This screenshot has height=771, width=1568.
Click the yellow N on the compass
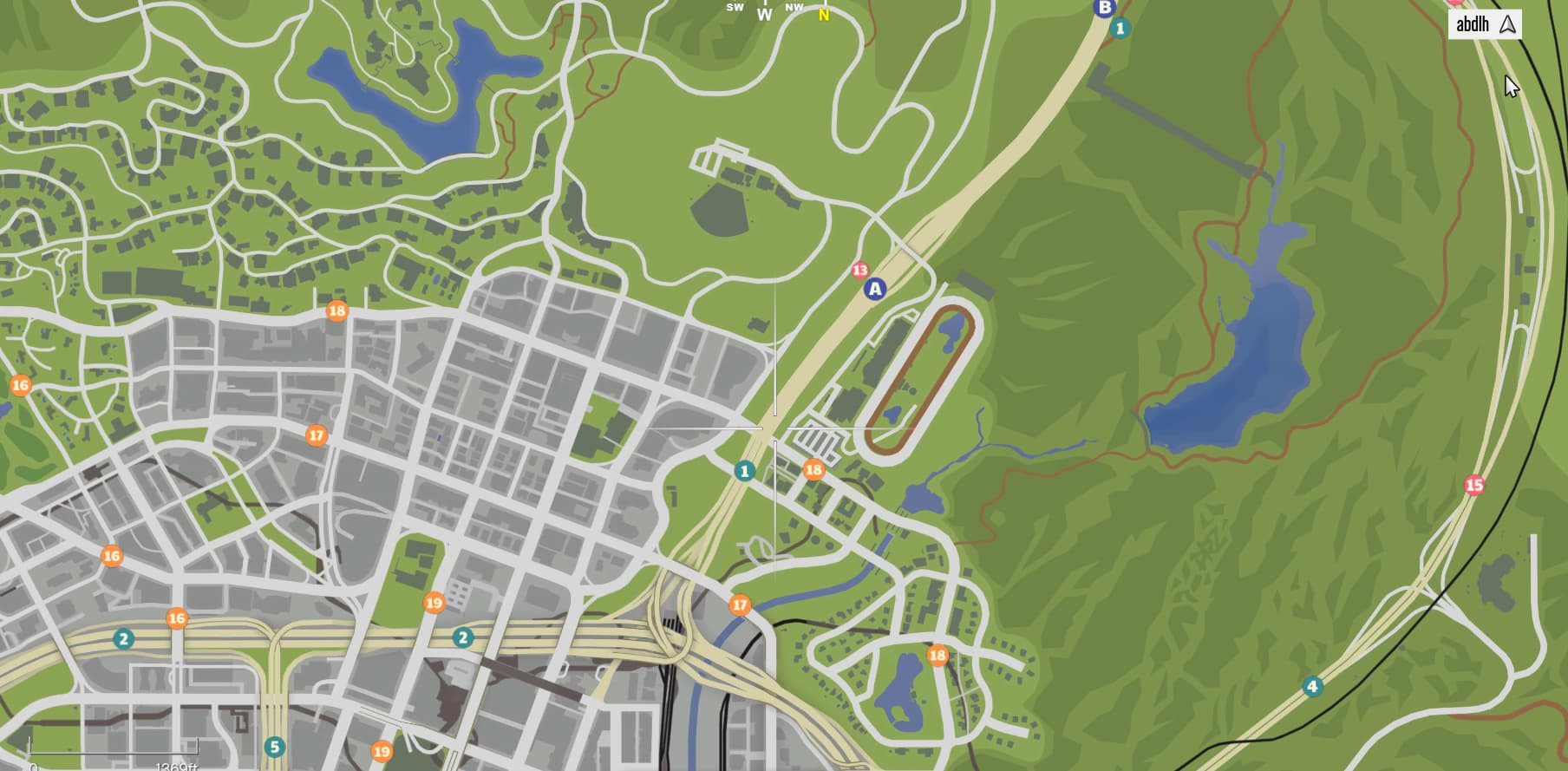tap(822, 14)
